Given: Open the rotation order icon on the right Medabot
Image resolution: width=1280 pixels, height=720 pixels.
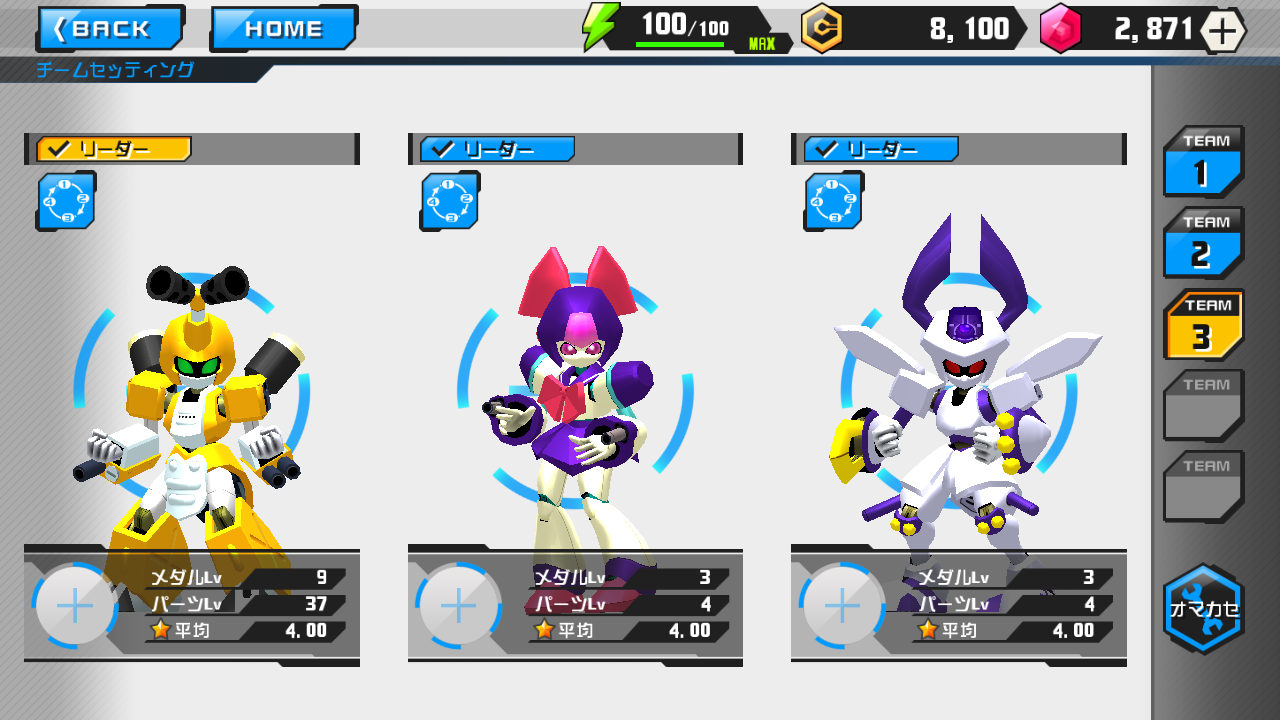Looking at the screenshot, I should click(x=834, y=201).
